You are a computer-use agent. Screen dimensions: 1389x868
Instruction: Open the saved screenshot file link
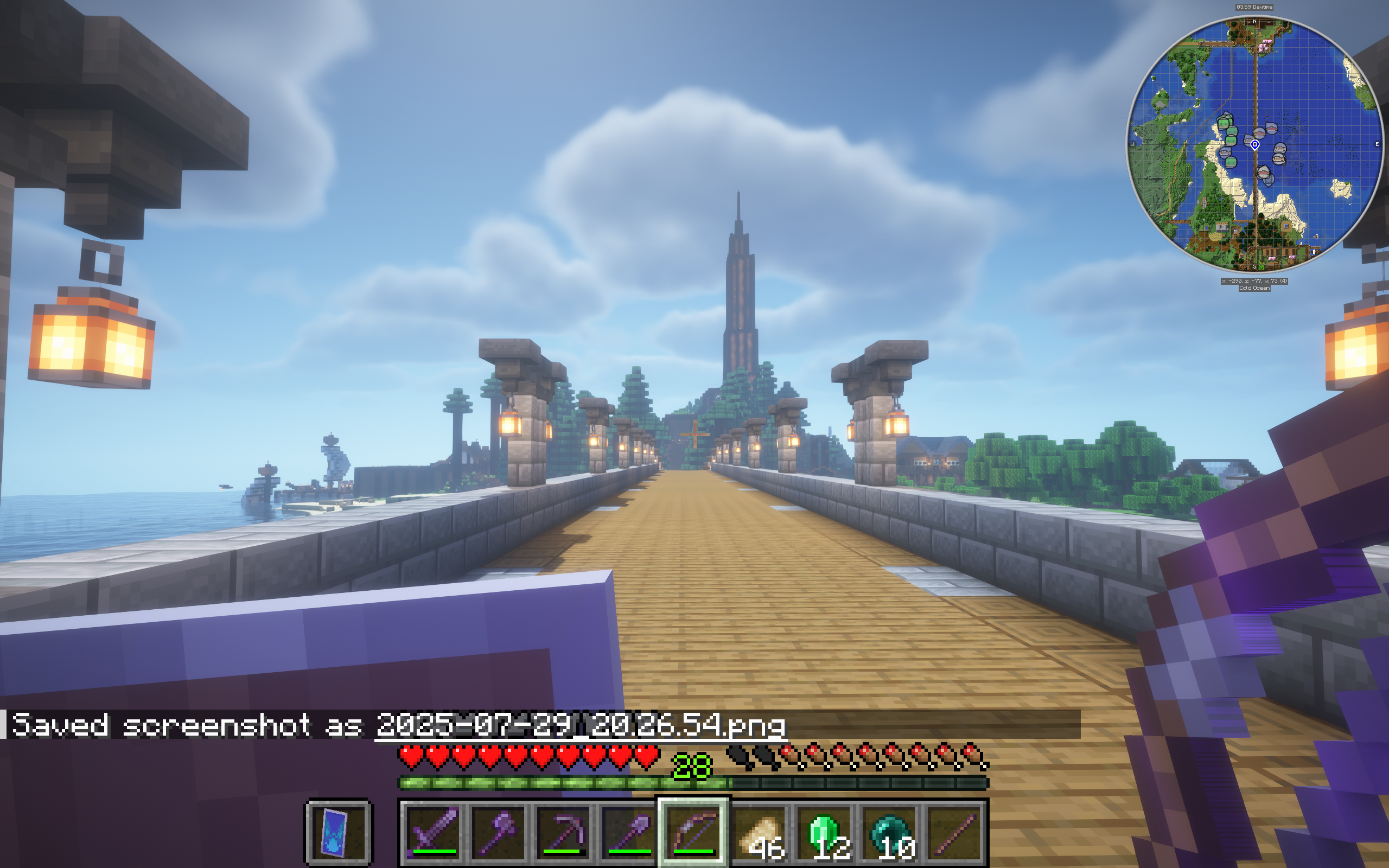(x=579, y=725)
